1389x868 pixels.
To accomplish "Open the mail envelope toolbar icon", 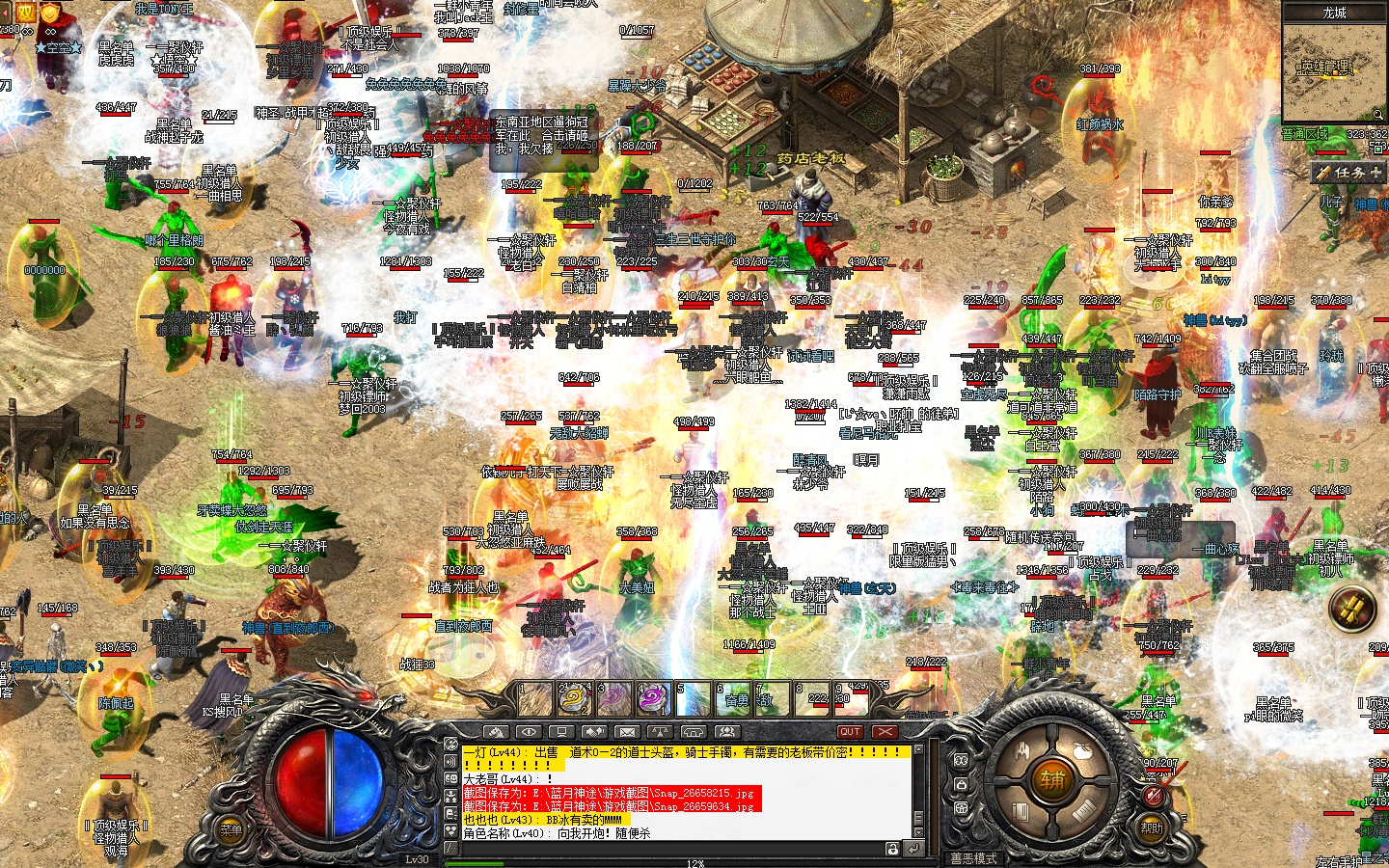I will coord(626,732).
